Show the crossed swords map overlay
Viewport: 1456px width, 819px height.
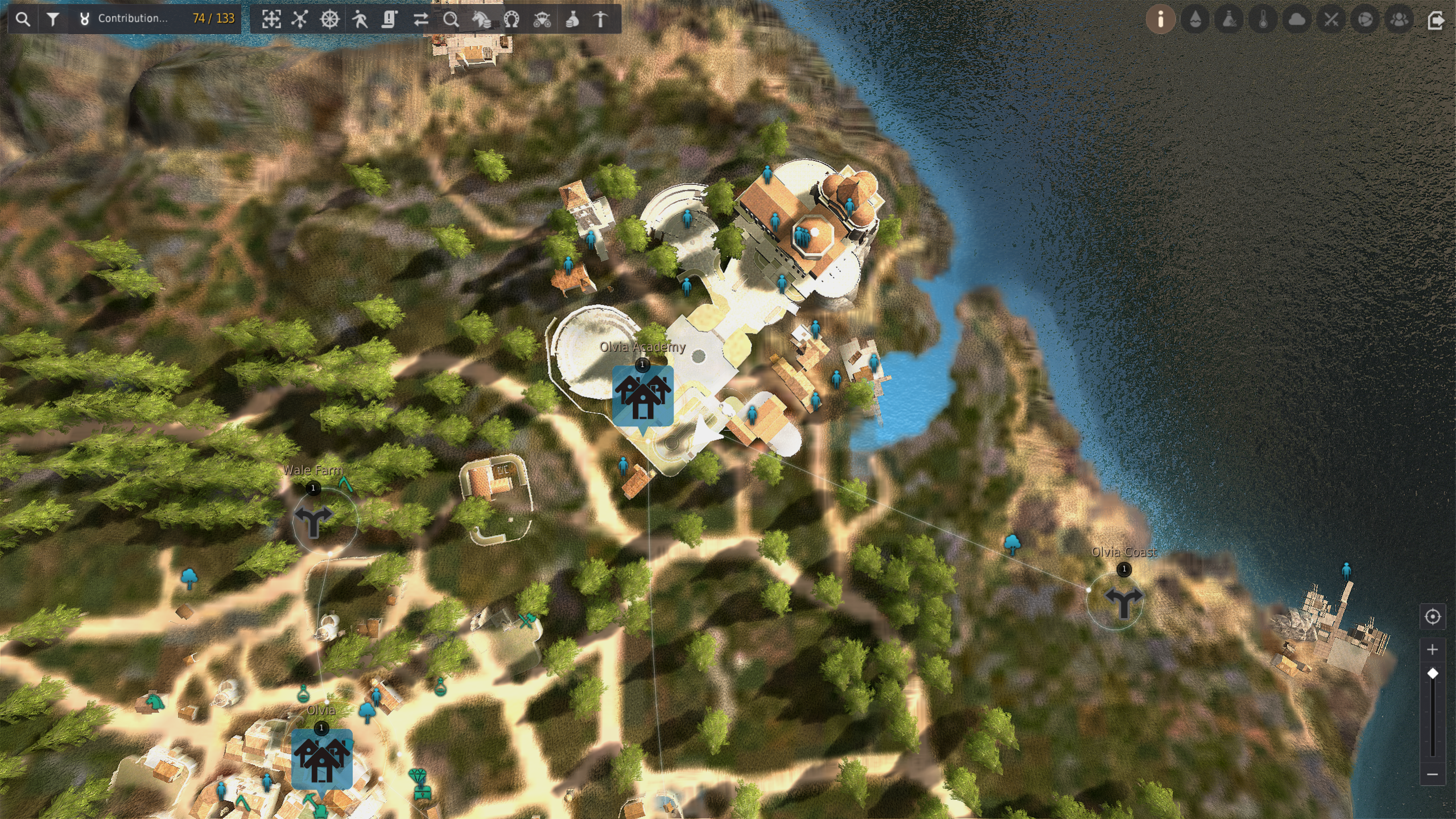pyautogui.click(x=1331, y=19)
